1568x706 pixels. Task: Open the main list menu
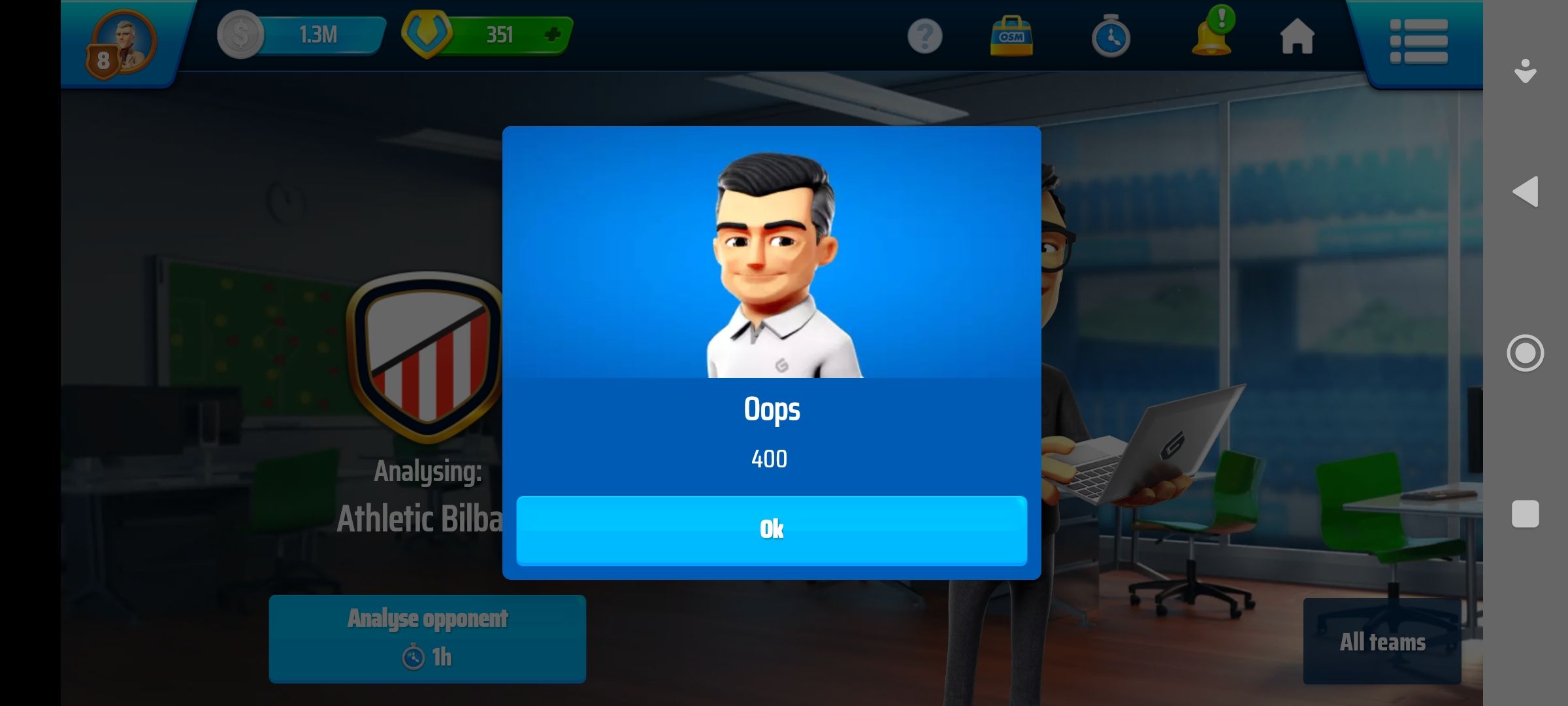pos(1418,41)
